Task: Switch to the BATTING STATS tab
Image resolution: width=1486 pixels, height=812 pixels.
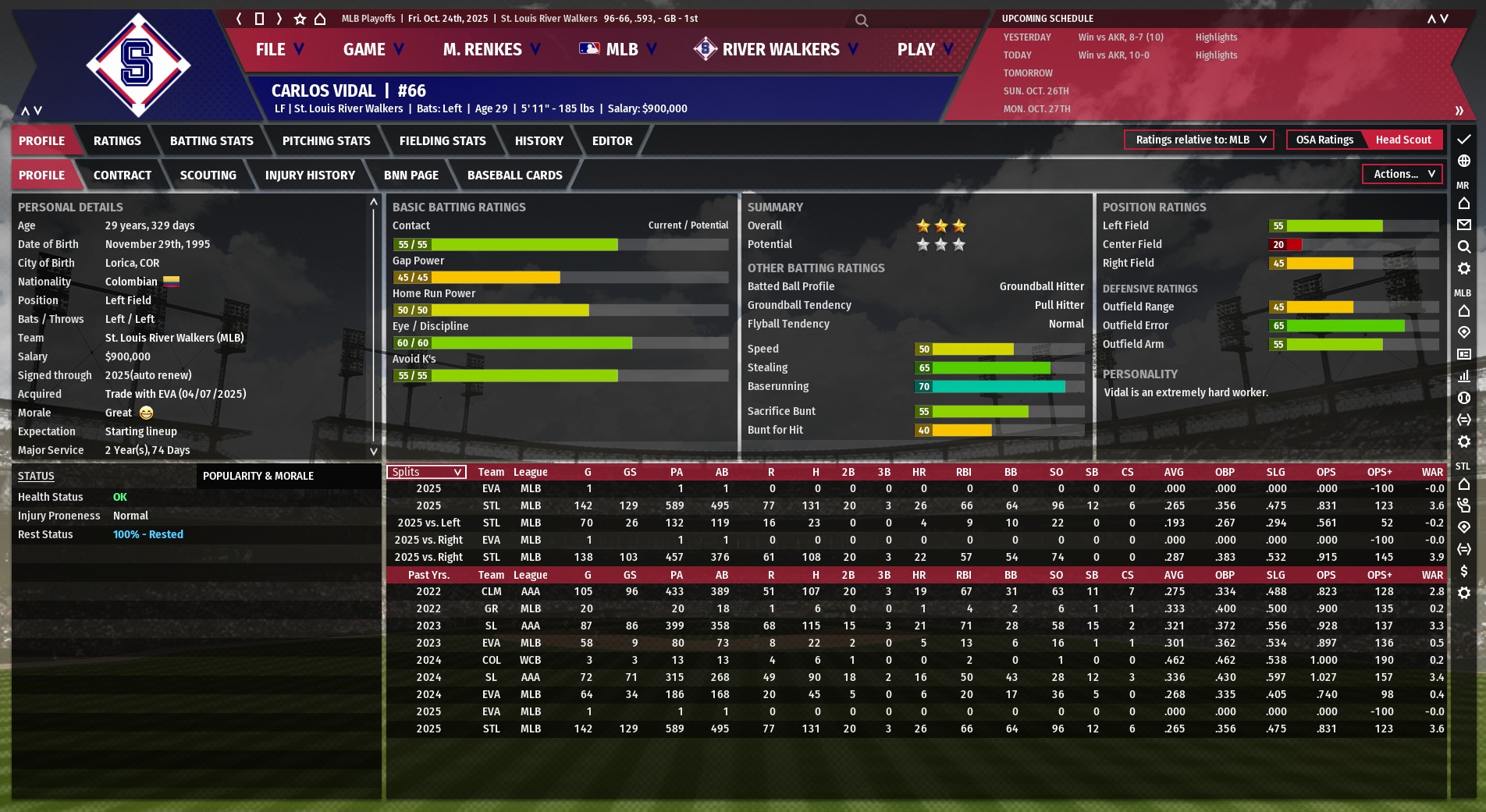Action: coord(212,141)
